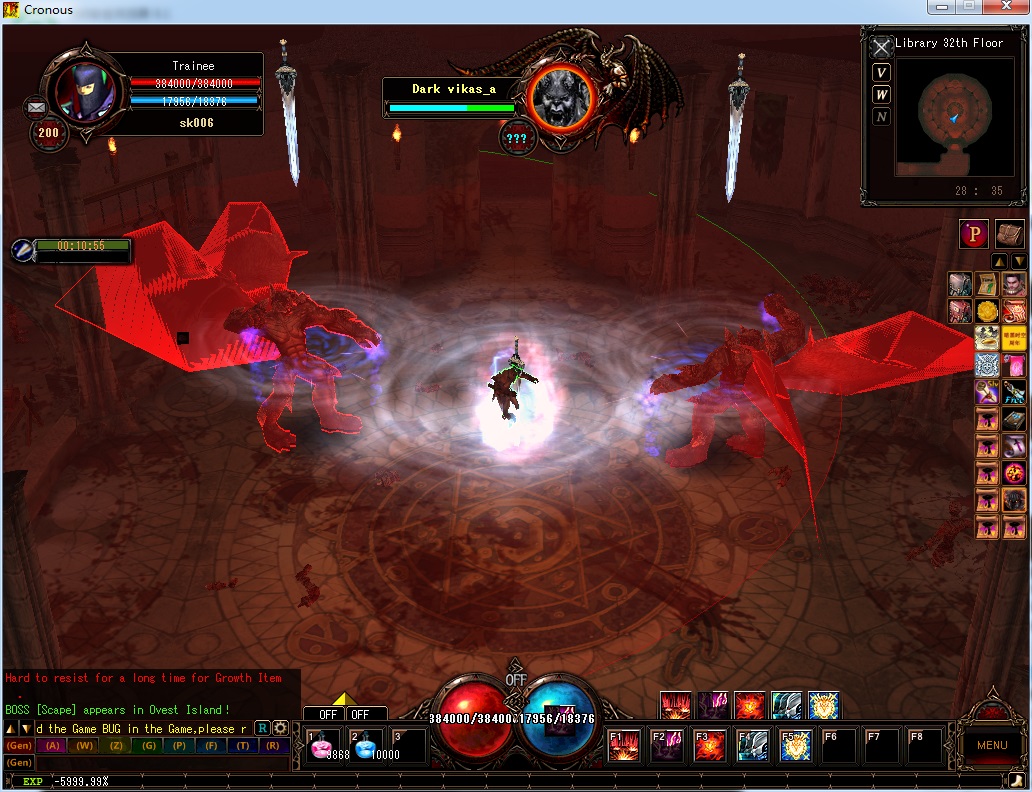Trigger the F4 silver armor skill
The width and height of the screenshot is (1032, 792).
[x=753, y=746]
